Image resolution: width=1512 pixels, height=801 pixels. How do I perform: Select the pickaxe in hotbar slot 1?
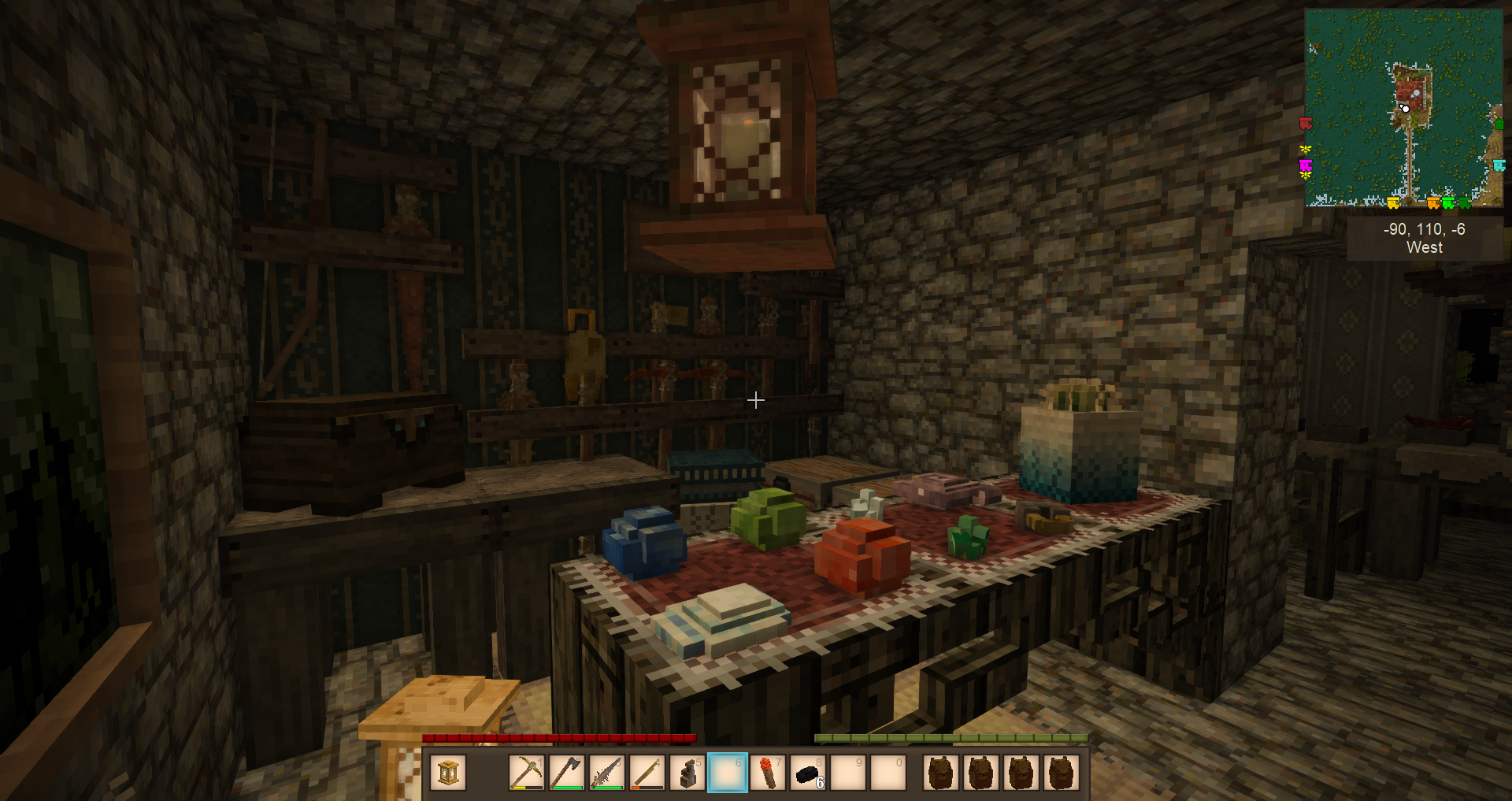click(526, 773)
